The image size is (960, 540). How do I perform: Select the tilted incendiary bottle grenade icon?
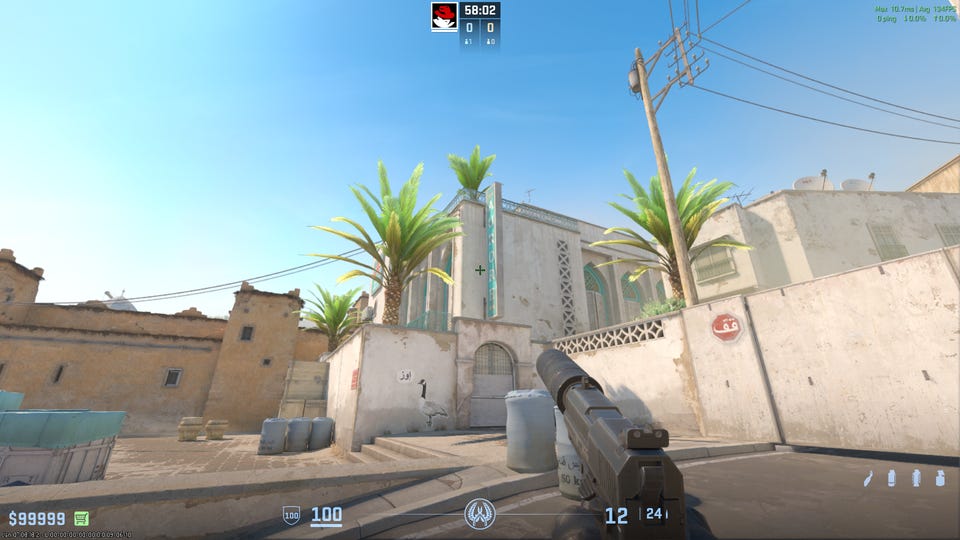pos(868,479)
